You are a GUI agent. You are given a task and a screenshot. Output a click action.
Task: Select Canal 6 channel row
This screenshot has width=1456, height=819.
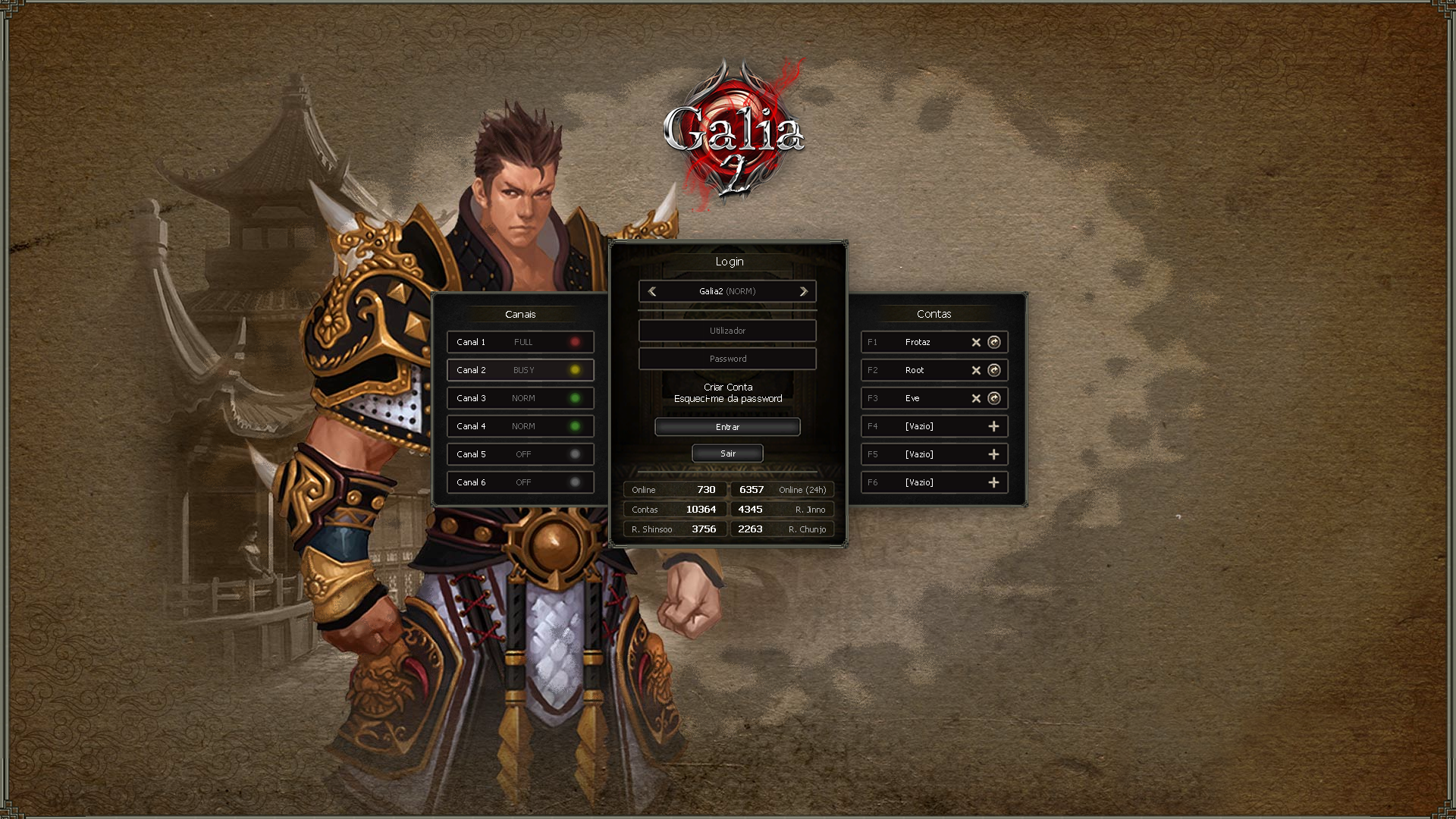[520, 482]
